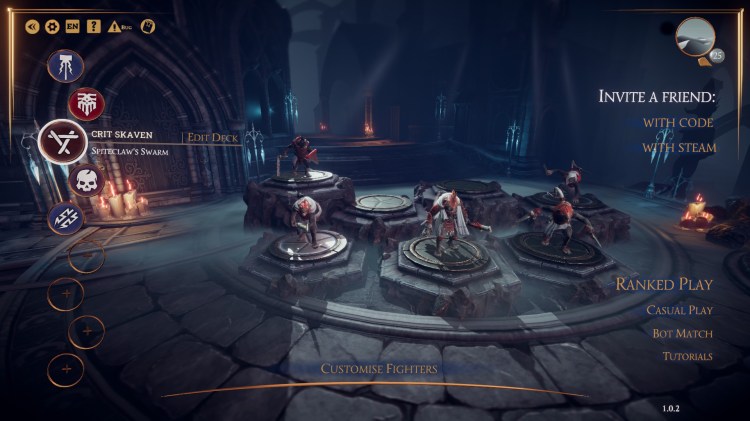Choose the red warband emblem
Image resolution: width=750 pixels, height=421 pixels.
coord(86,103)
